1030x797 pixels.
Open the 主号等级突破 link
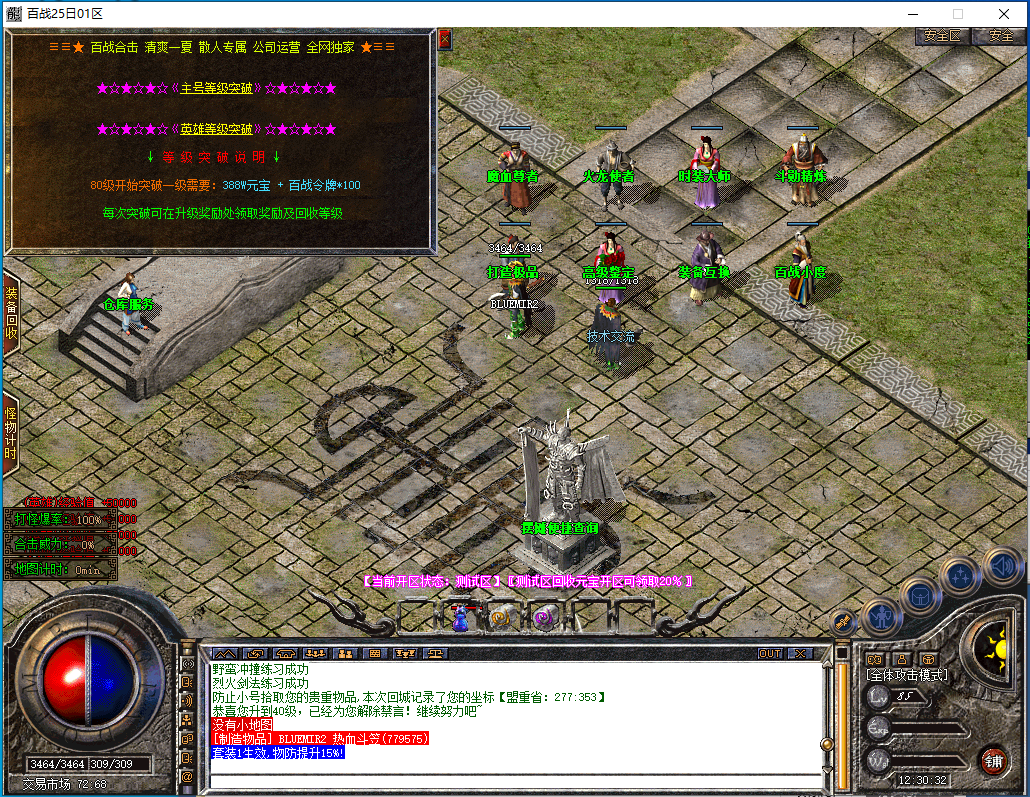(x=216, y=88)
